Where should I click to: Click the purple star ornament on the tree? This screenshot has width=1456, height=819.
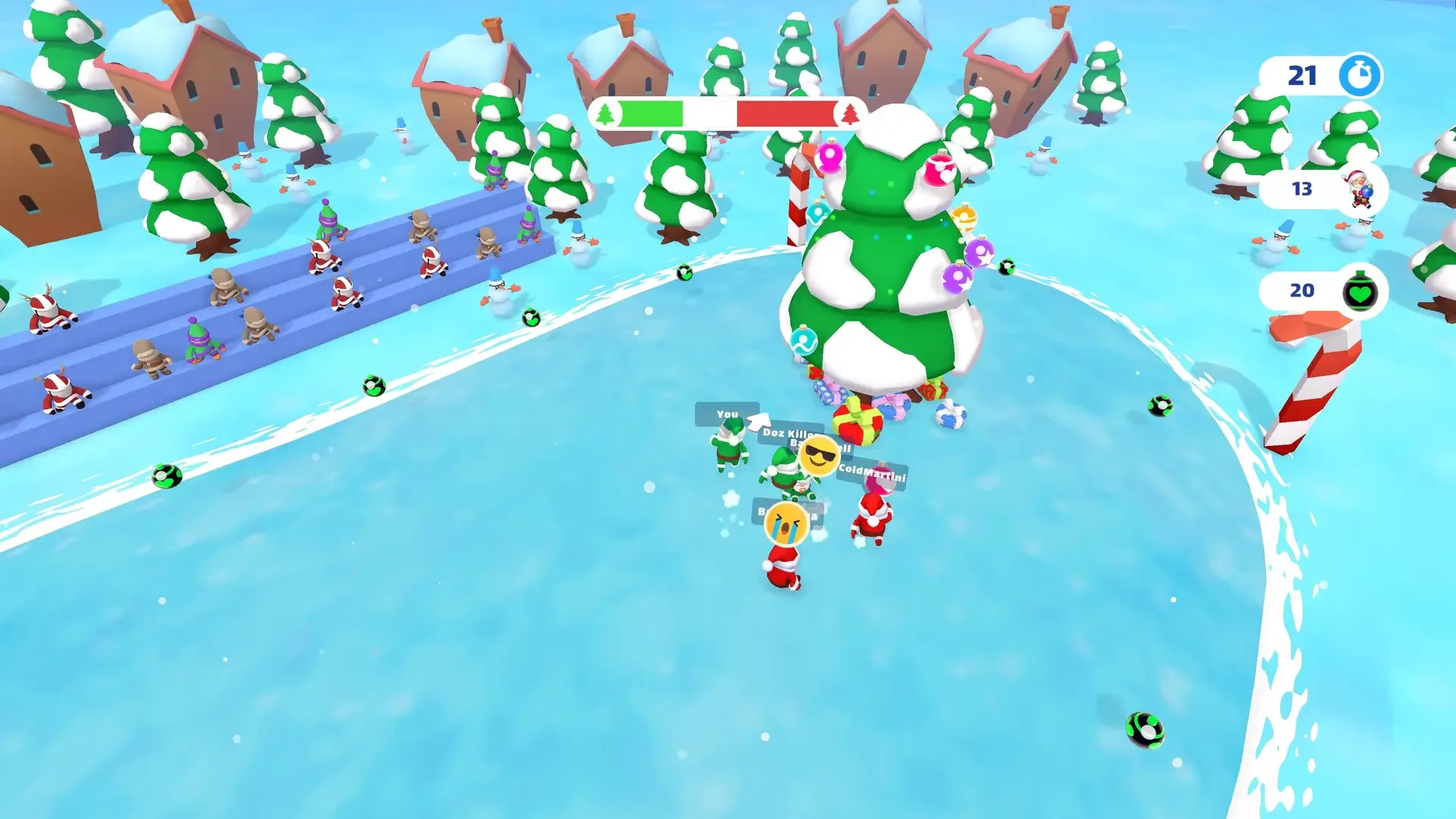tap(979, 254)
